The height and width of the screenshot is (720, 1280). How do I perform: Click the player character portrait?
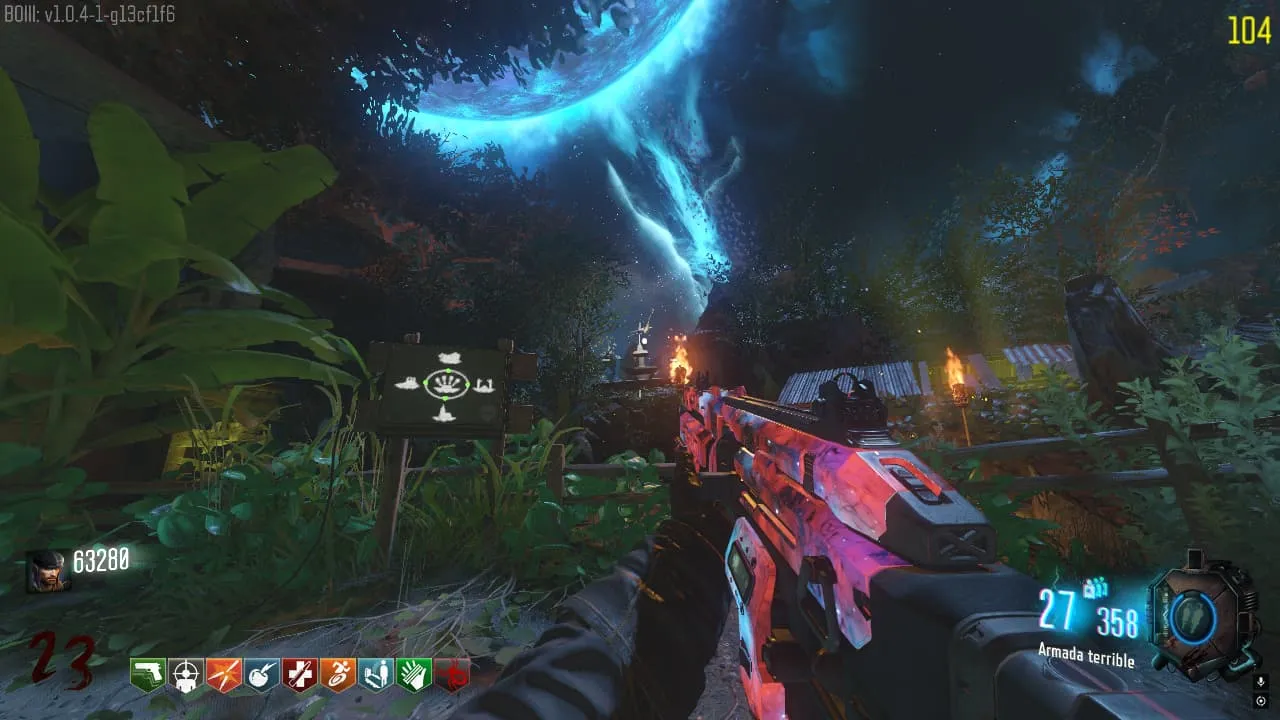(47, 571)
